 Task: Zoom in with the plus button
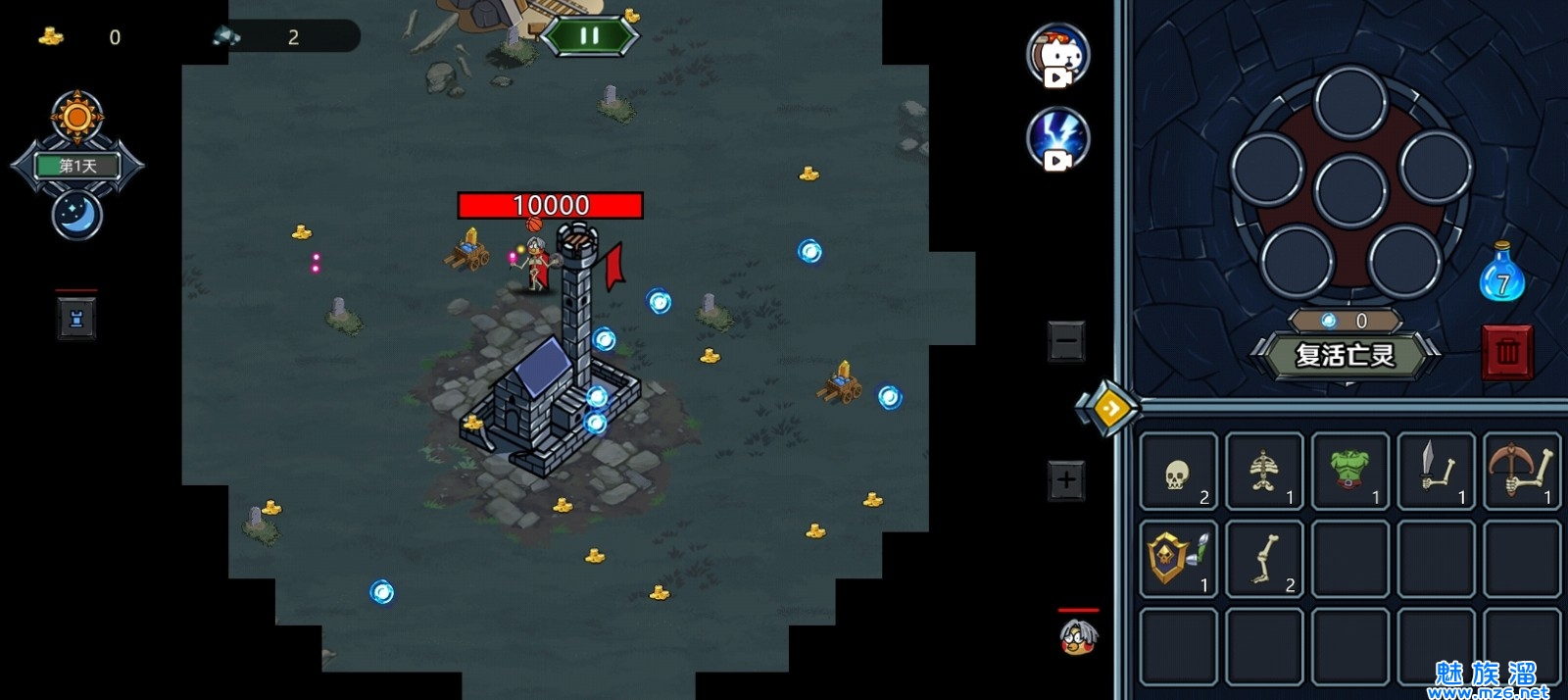[1066, 480]
